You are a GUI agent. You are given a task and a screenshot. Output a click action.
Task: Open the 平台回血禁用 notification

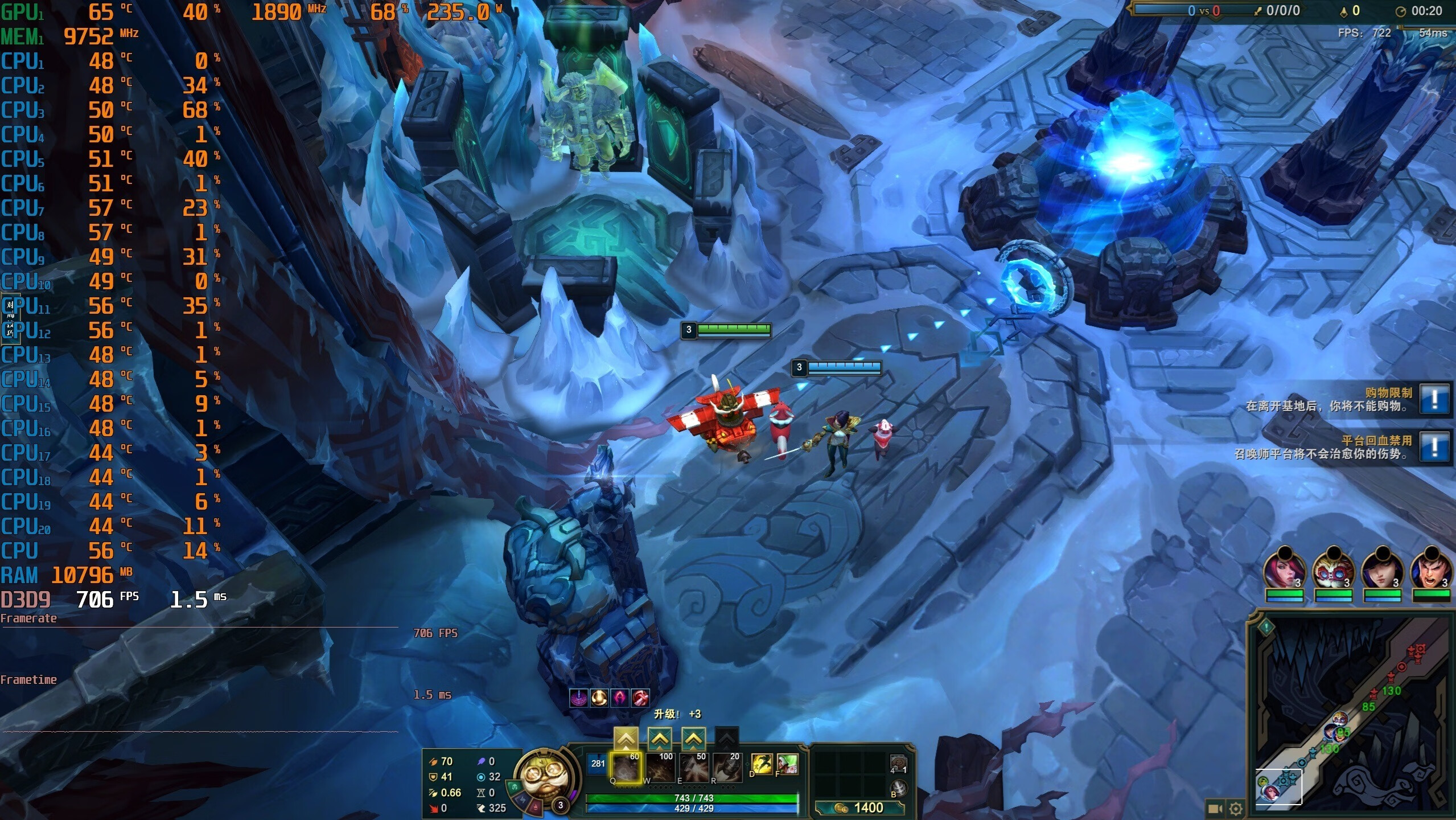(1434, 447)
